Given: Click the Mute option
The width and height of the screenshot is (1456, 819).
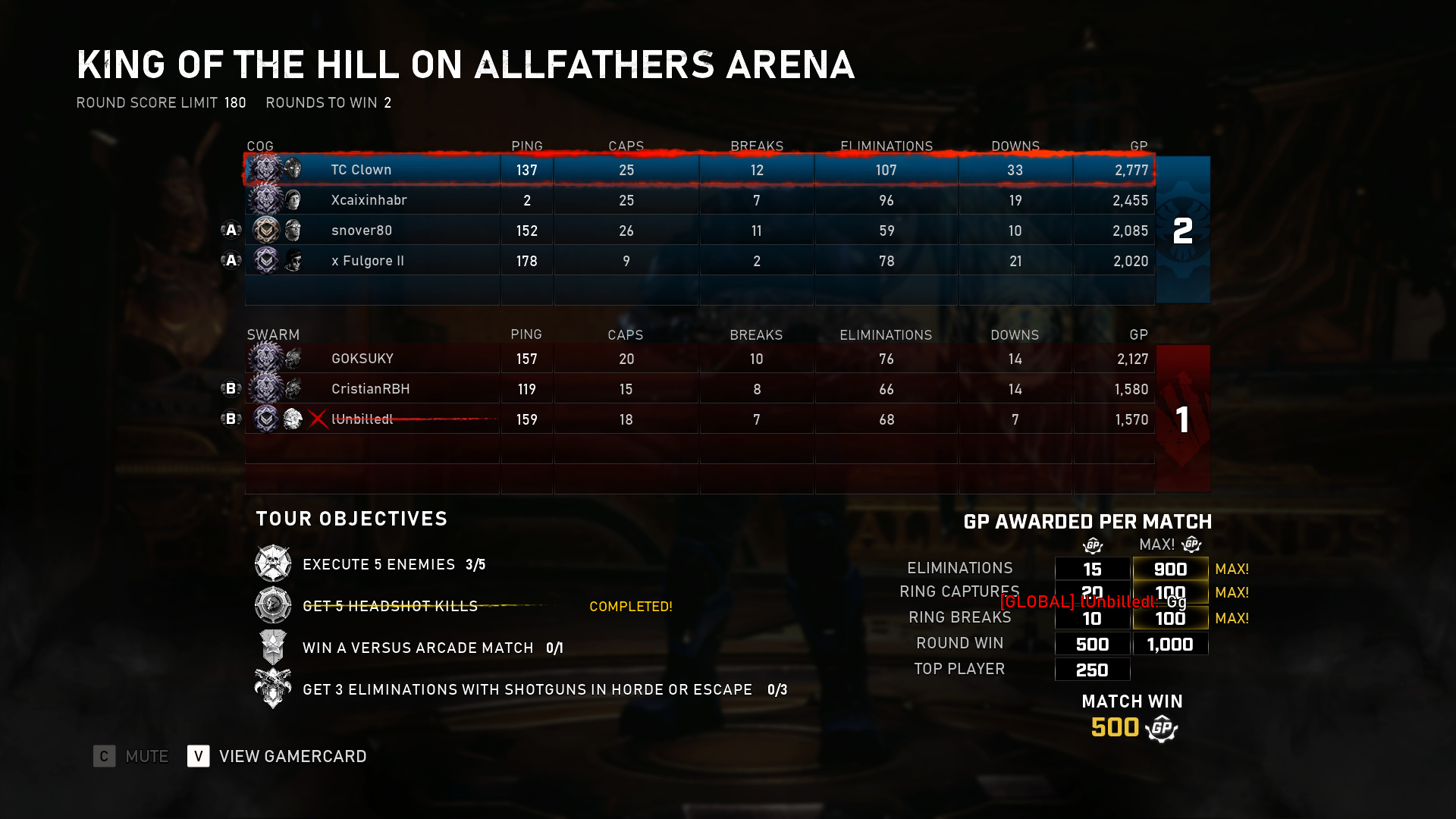Looking at the screenshot, I should [x=146, y=756].
